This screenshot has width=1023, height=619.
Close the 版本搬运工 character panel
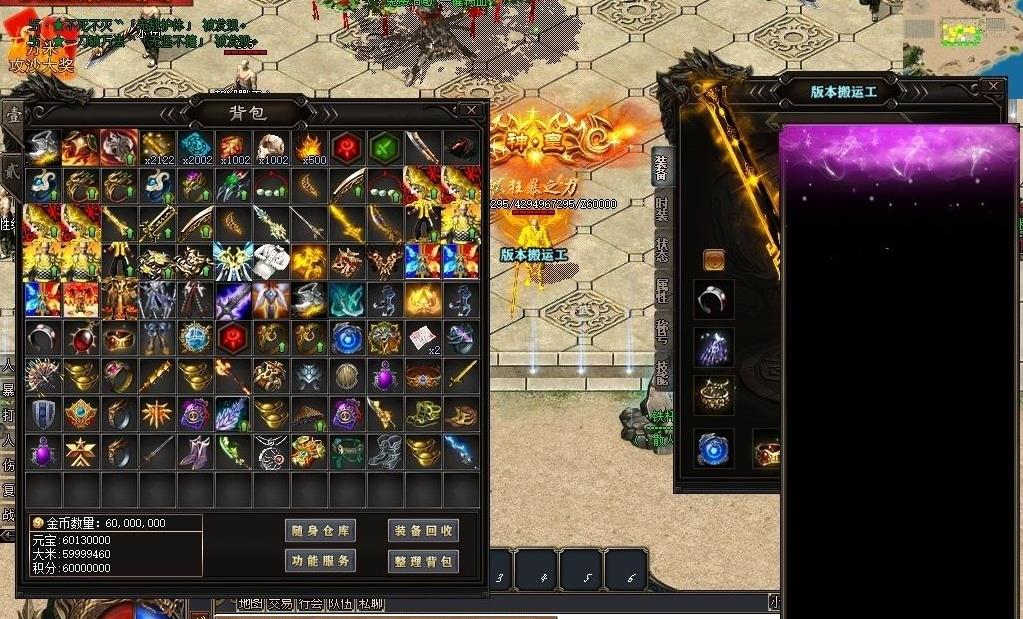[x=992, y=87]
